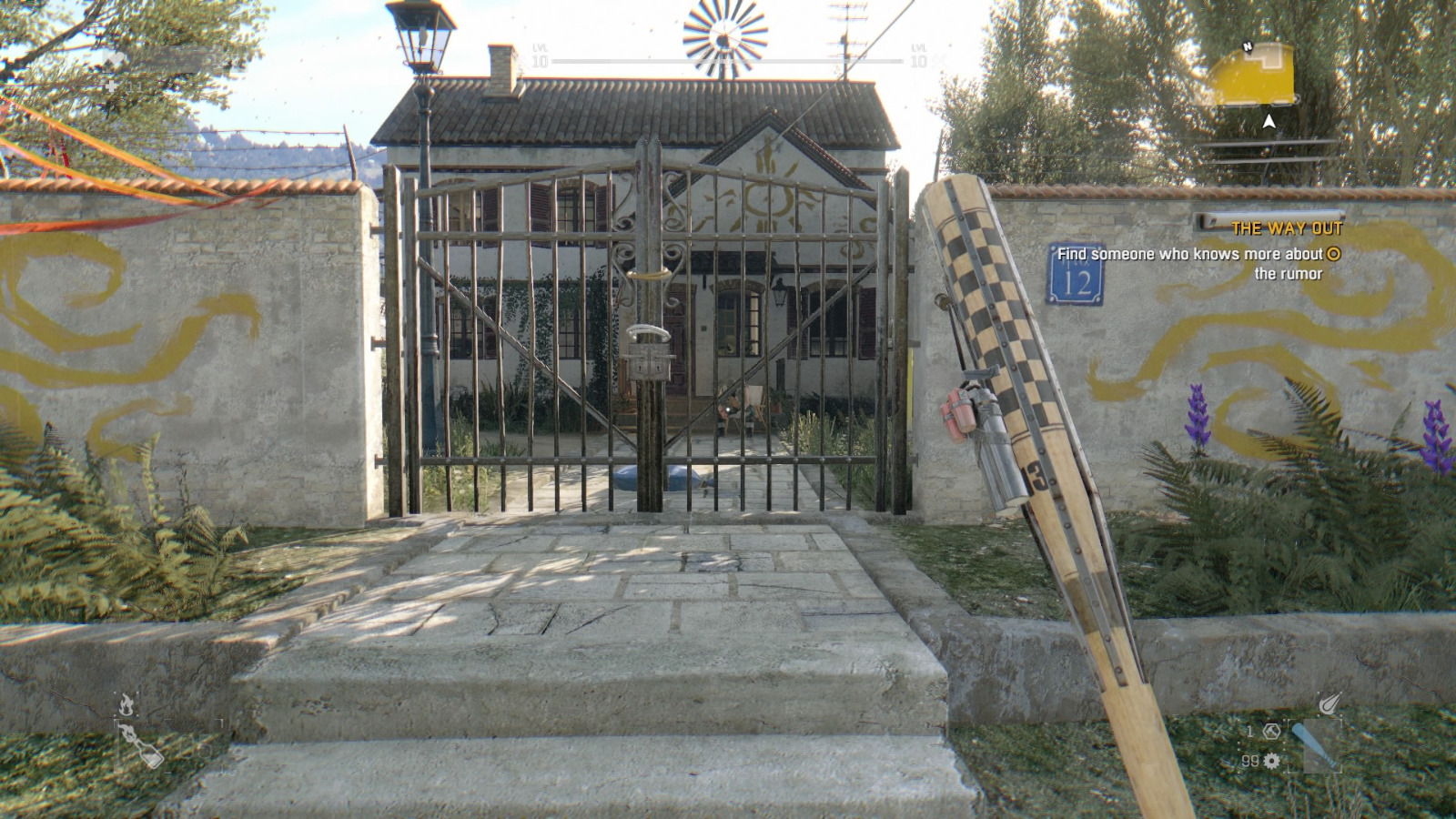Click the hammer metal-parts icon

tap(1272, 732)
